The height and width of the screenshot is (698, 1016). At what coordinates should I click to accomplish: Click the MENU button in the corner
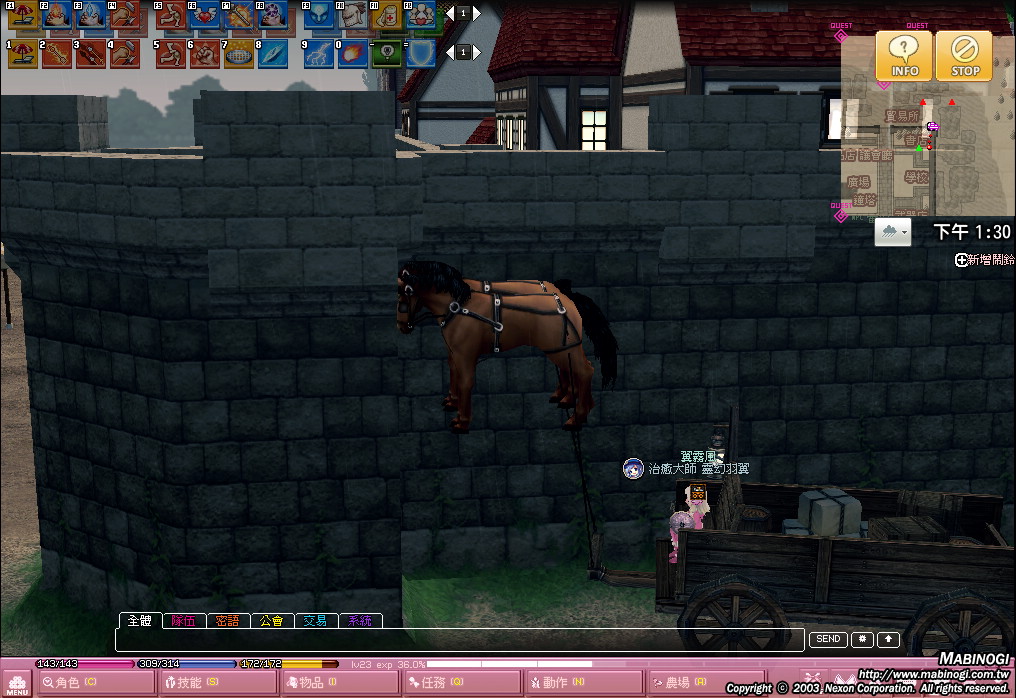click(x=17, y=684)
